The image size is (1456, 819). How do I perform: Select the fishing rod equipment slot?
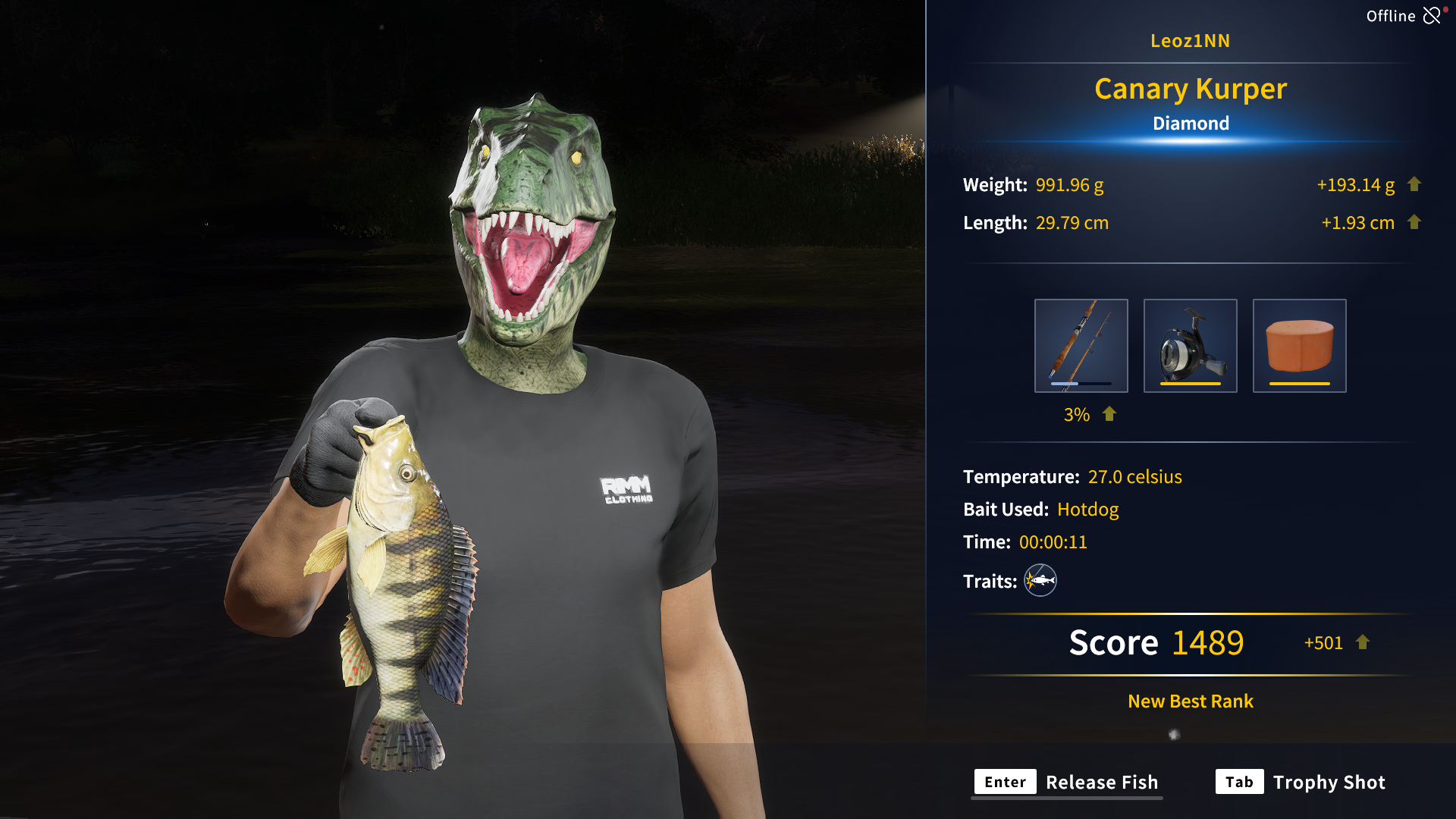click(x=1081, y=346)
